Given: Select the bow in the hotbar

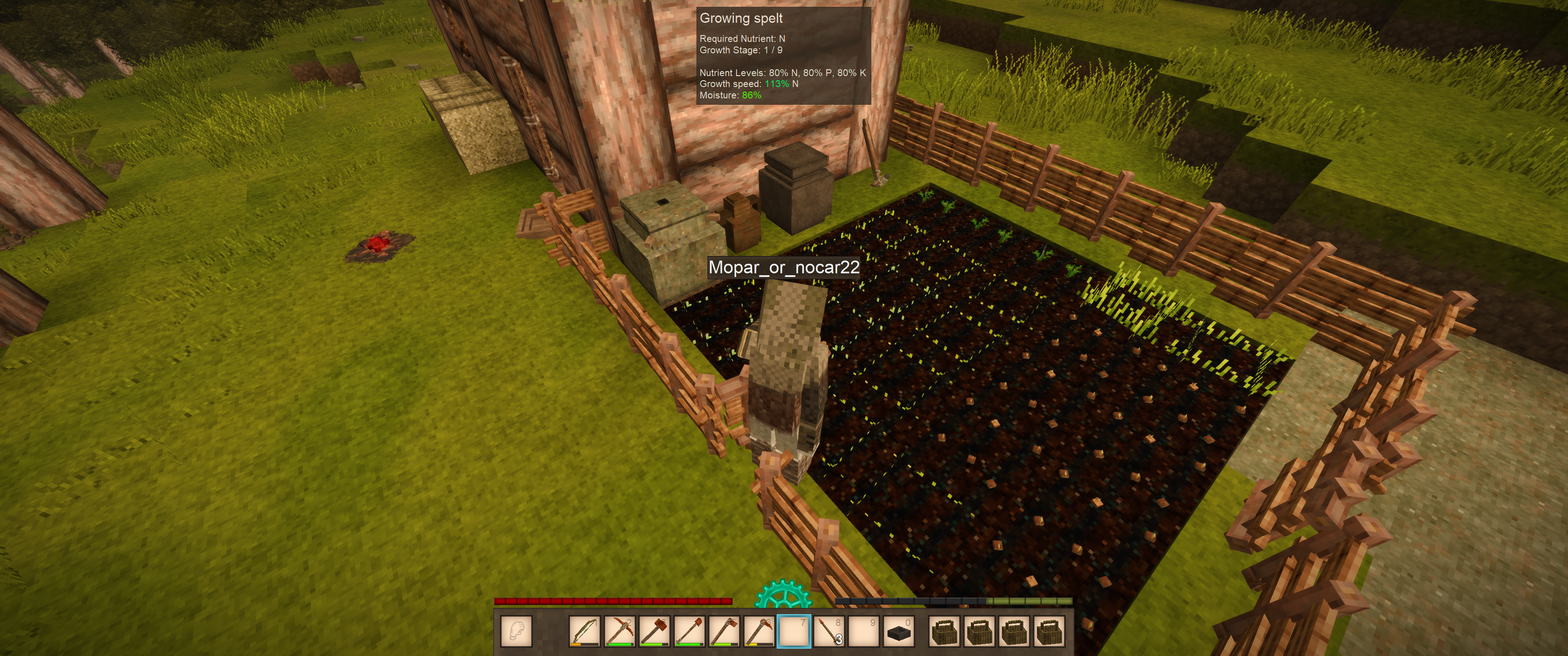Looking at the screenshot, I should 584,631.
